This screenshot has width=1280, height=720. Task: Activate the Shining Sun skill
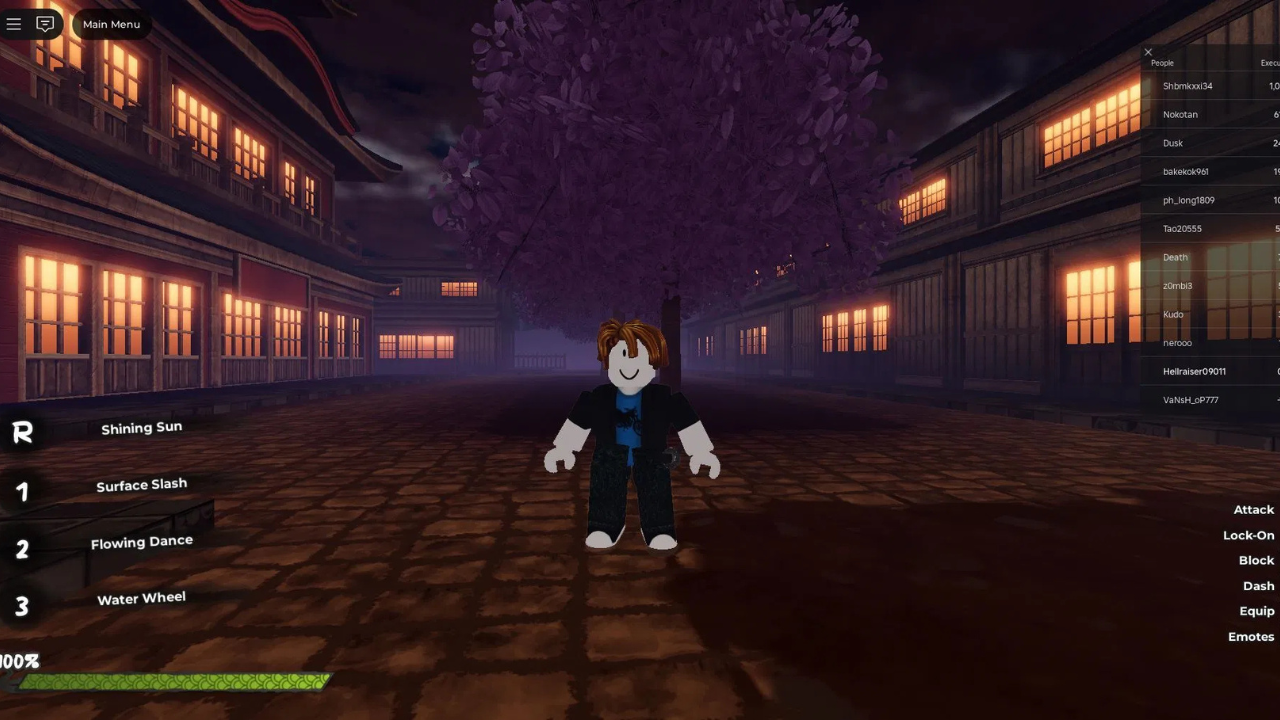point(141,428)
